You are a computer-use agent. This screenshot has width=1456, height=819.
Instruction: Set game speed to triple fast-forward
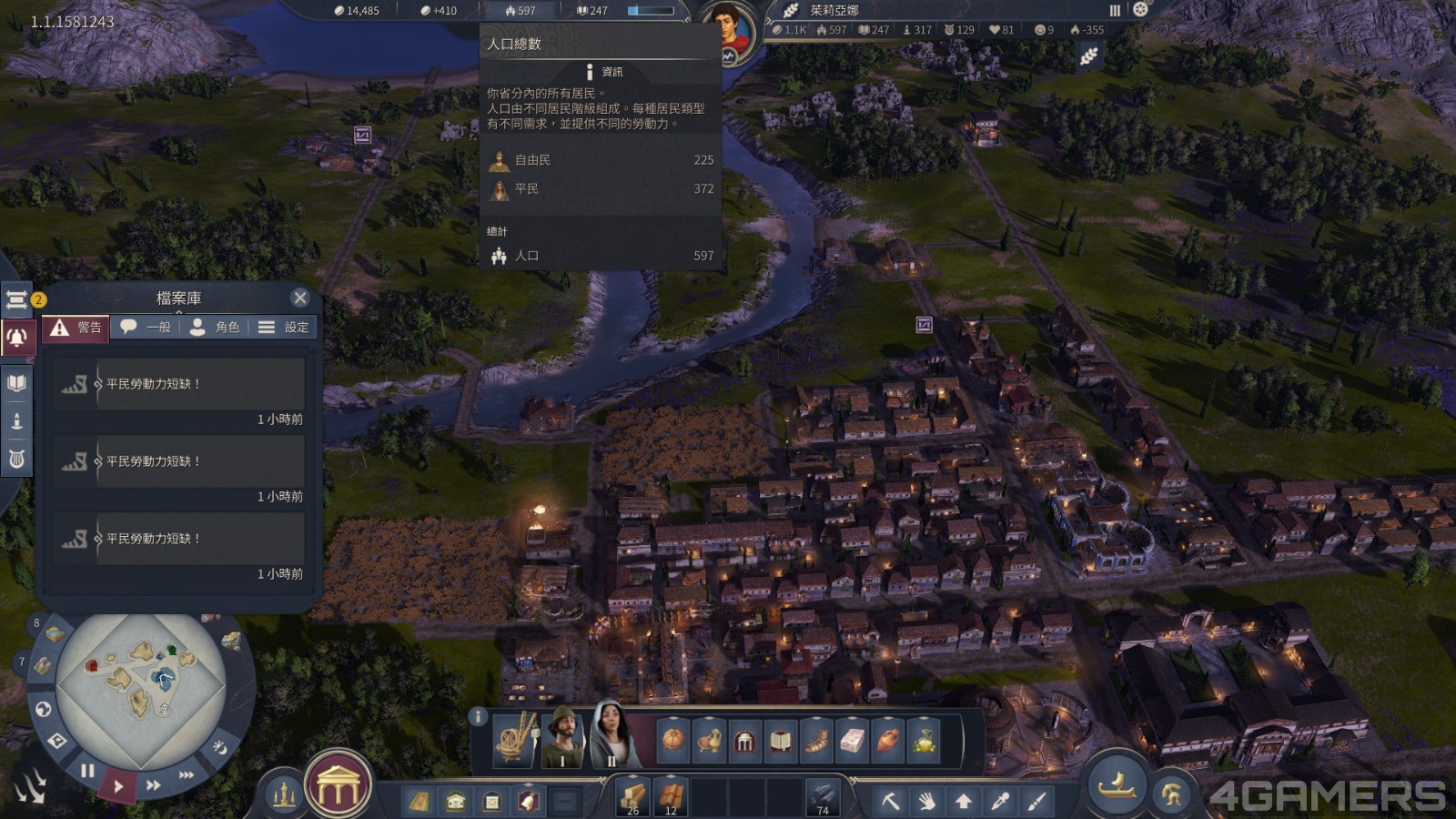tap(187, 774)
